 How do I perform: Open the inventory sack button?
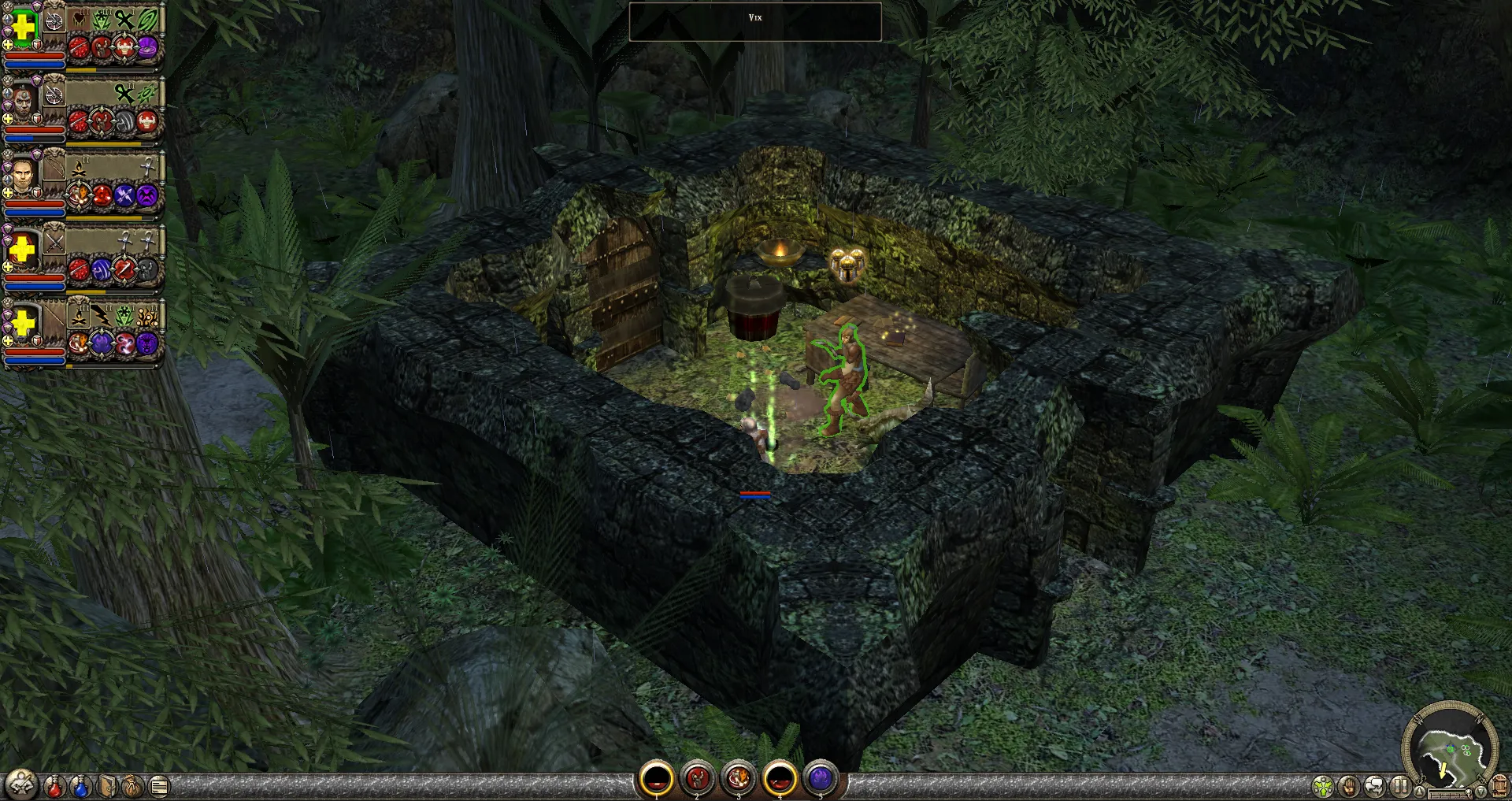pos(132,786)
